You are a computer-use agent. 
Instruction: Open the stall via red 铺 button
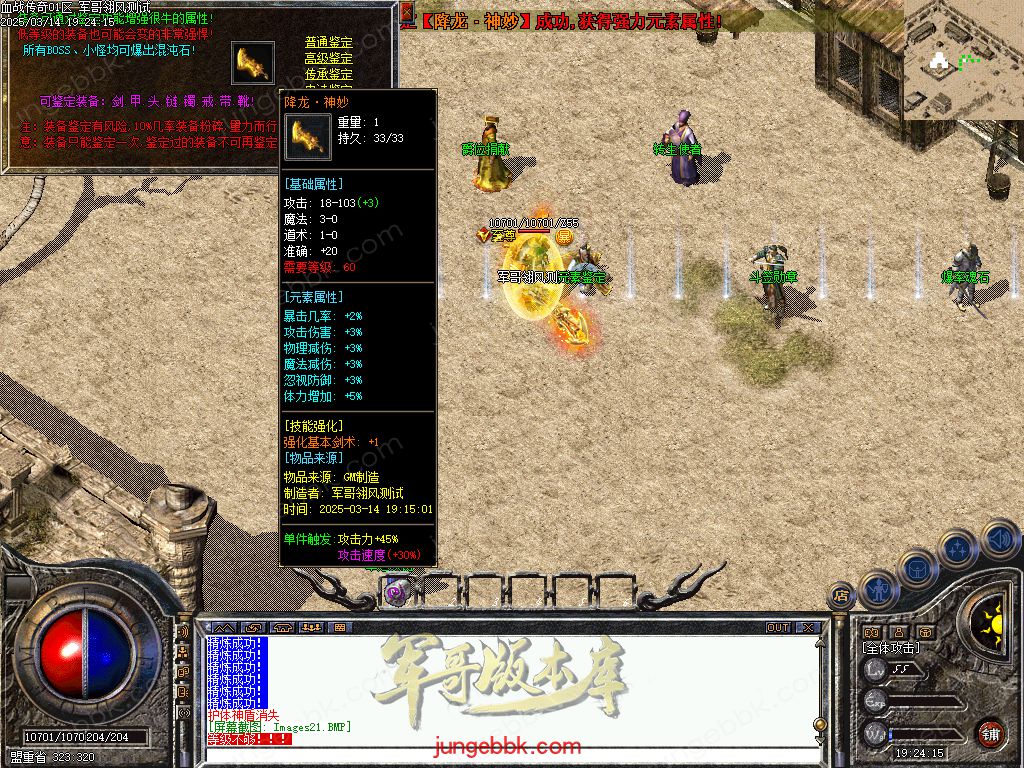coord(991,733)
